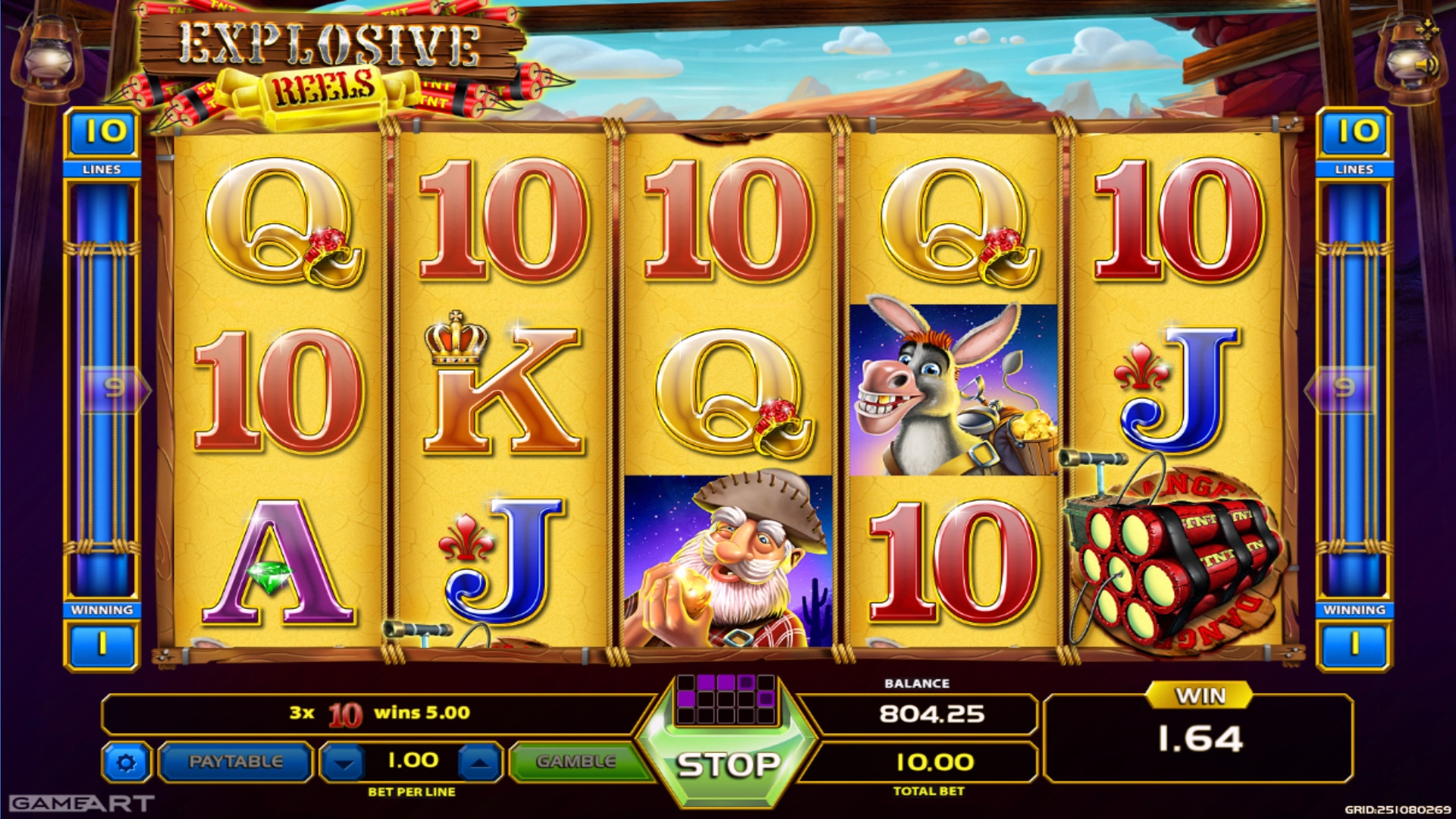This screenshot has height=819, width=1456.
Task: Decrease the bet per line
Action: 344,763
